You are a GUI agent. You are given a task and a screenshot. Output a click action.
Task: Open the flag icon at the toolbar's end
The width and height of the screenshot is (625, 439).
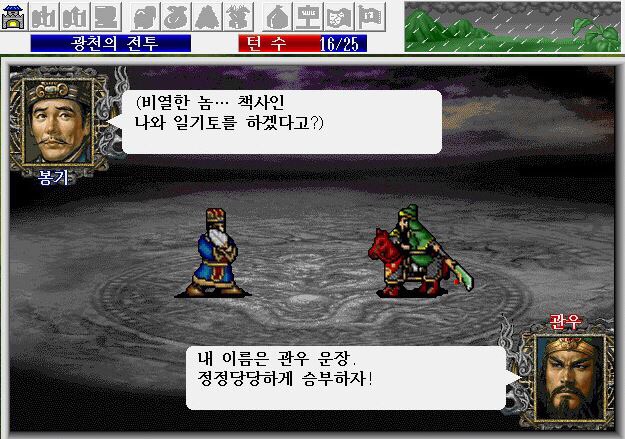coord(369,16)
